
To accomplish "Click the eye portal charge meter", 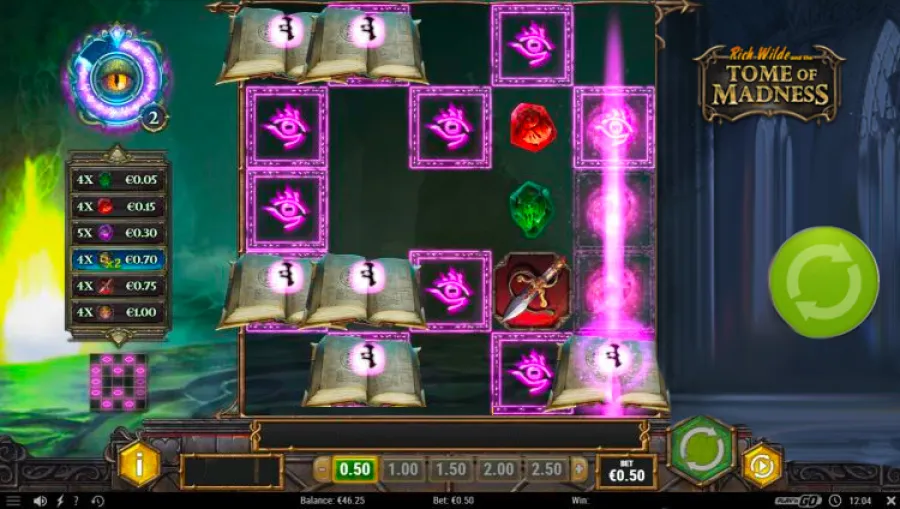I will tap(116, 78).
